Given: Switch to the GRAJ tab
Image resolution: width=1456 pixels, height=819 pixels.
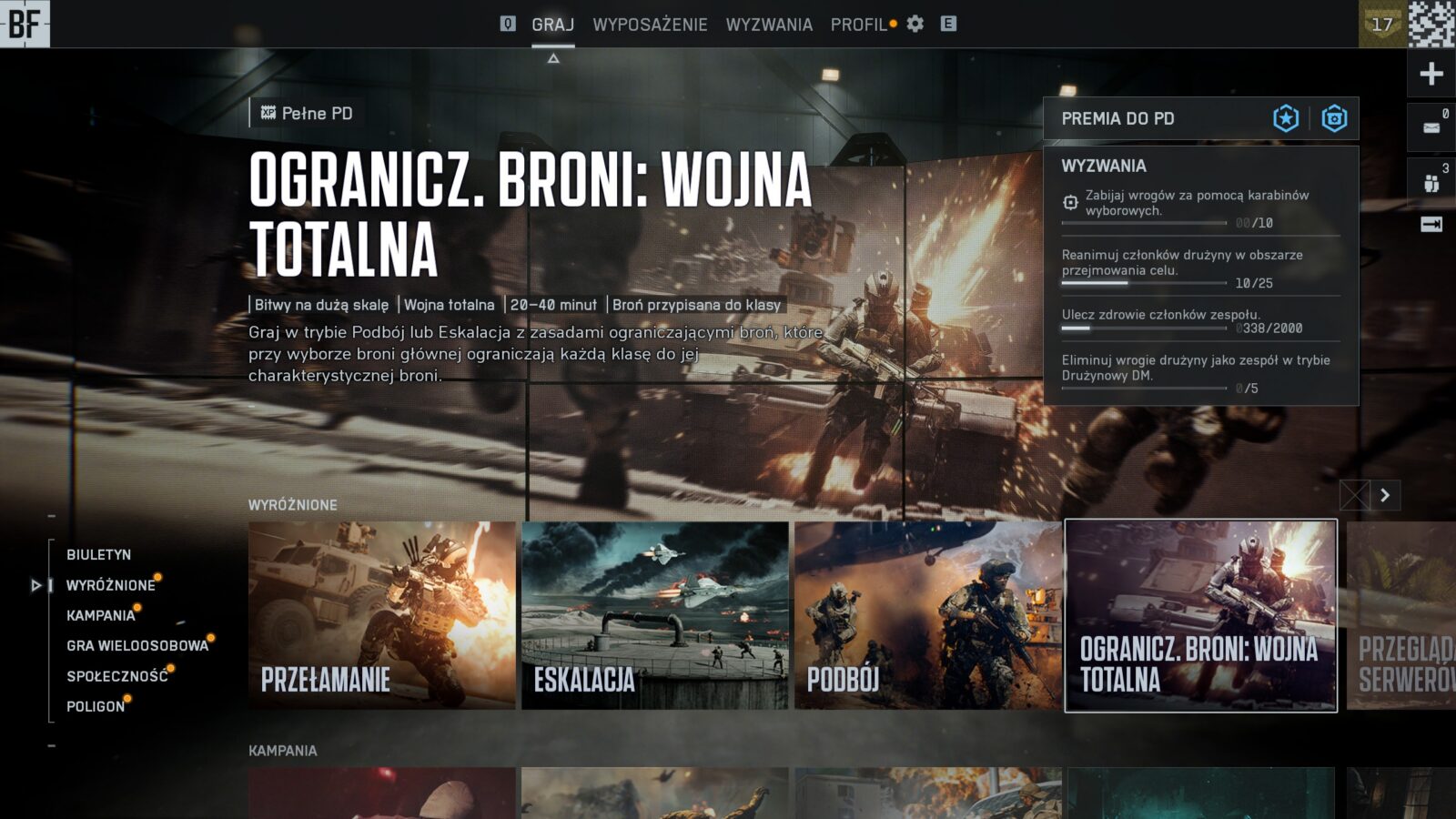Looking at the screenshot, I should point(552,25).
